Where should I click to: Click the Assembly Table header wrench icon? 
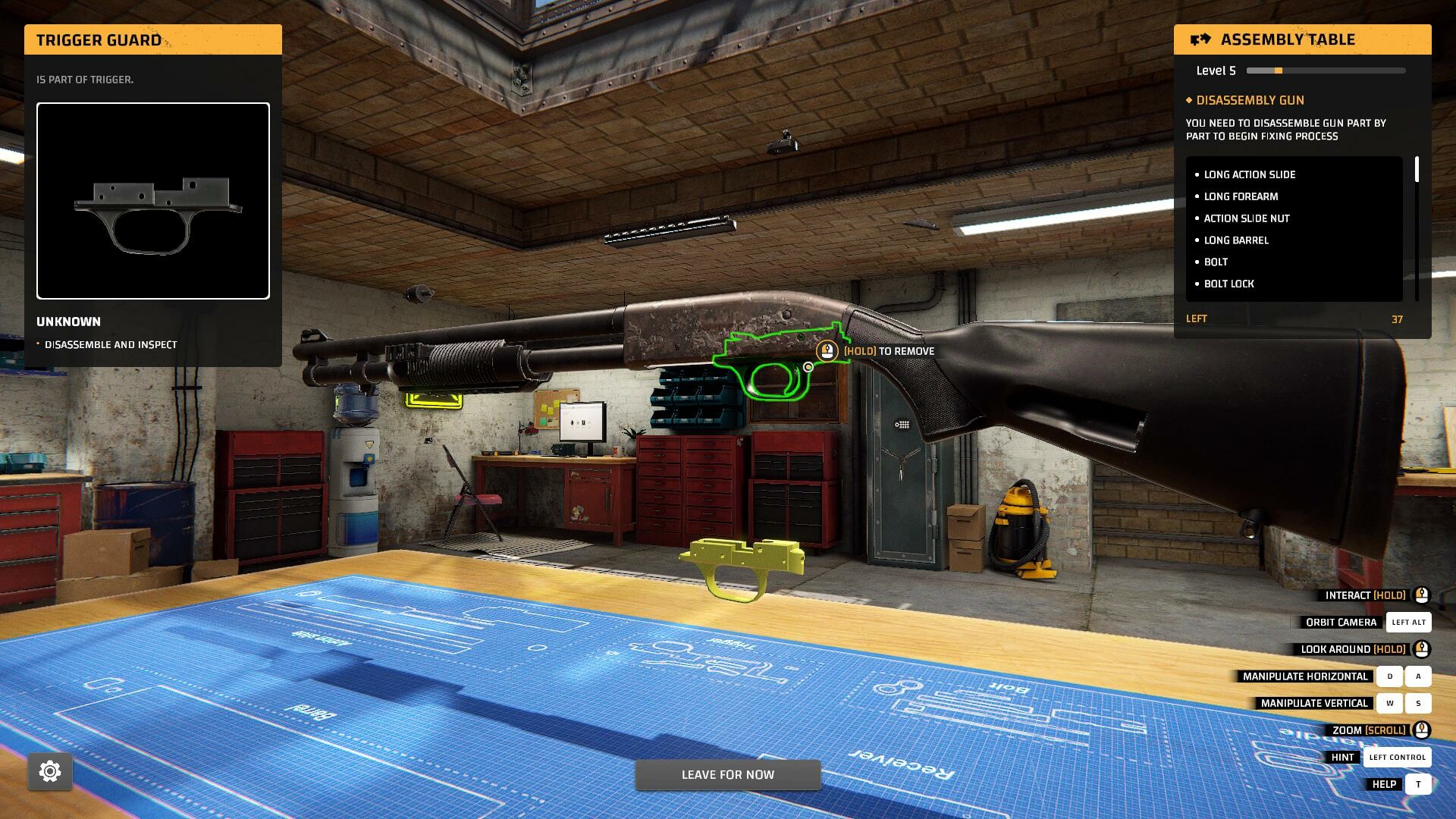[x=1202, y=39]
